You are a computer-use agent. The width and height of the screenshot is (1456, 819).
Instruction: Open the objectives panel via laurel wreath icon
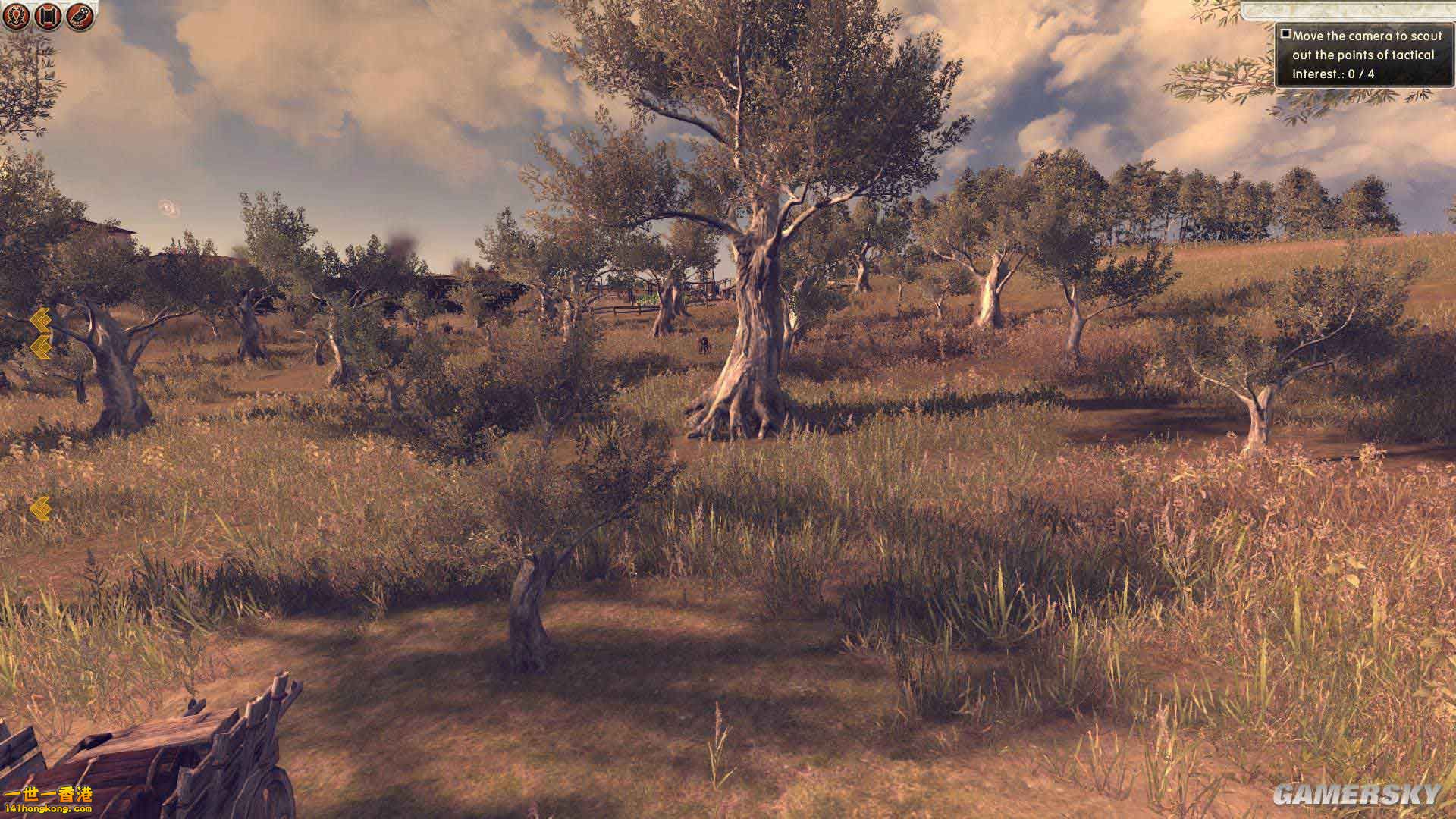tap(17, 16)
